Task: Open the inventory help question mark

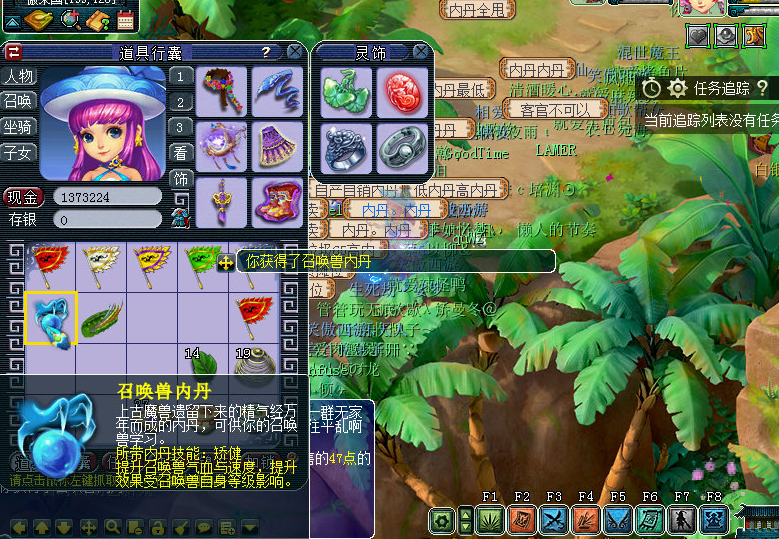Action: click(266, 52)
